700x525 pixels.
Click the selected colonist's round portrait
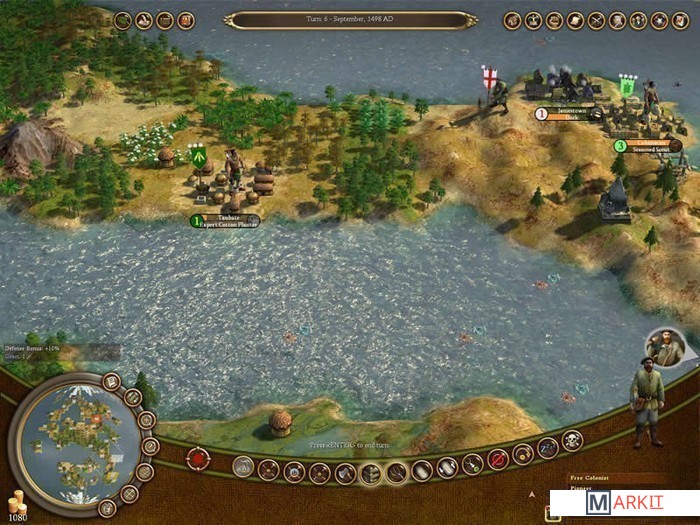pyautogui.click(x=665, y=346)
